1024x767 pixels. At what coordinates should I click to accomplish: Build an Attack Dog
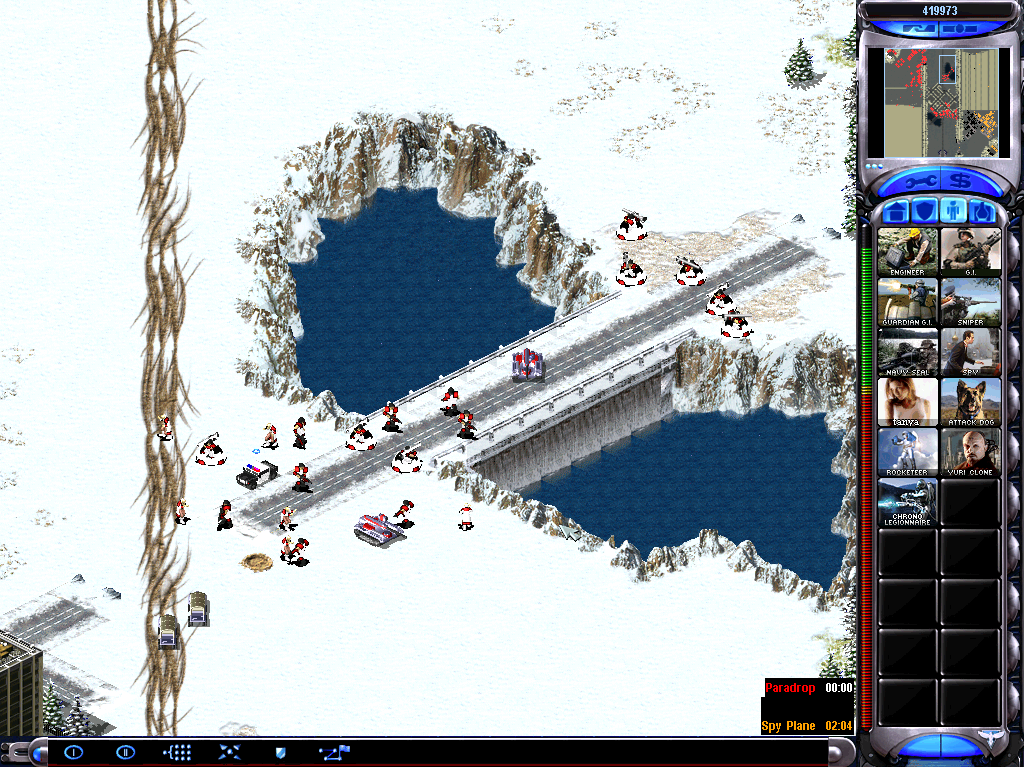(970, 402)
